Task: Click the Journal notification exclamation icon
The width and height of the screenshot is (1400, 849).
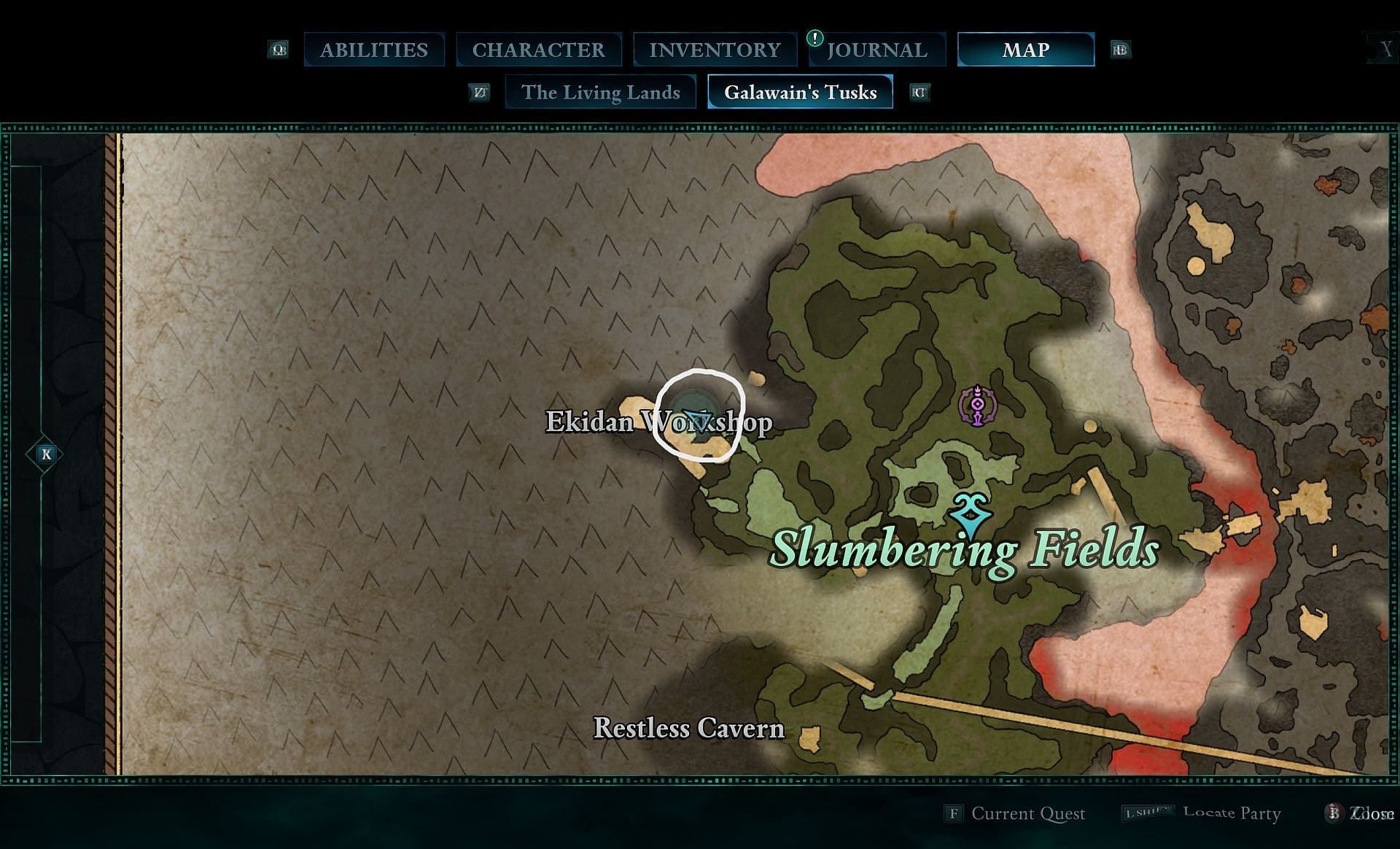Action: coord(814,37)
